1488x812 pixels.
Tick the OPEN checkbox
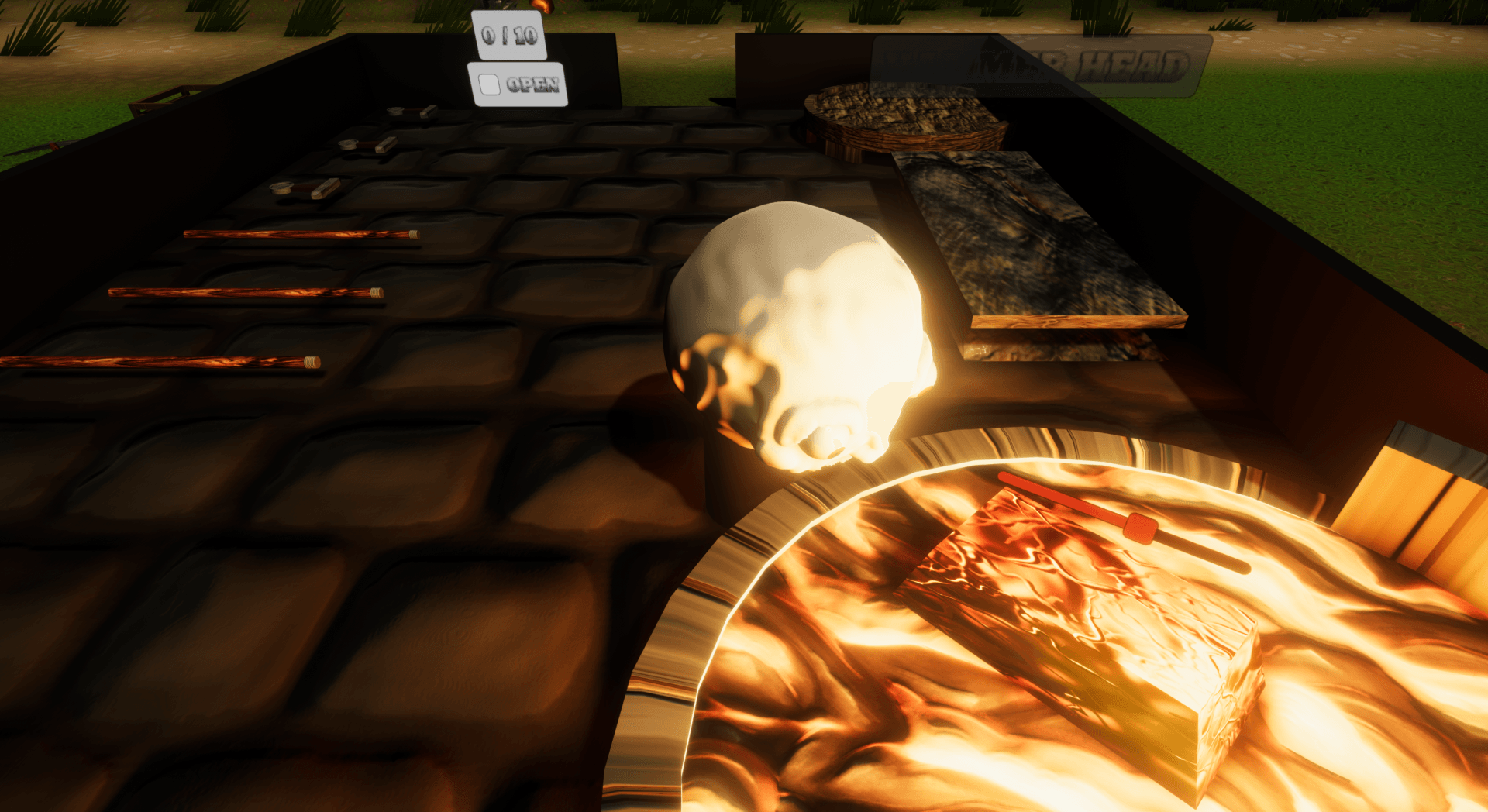[489, 84]
